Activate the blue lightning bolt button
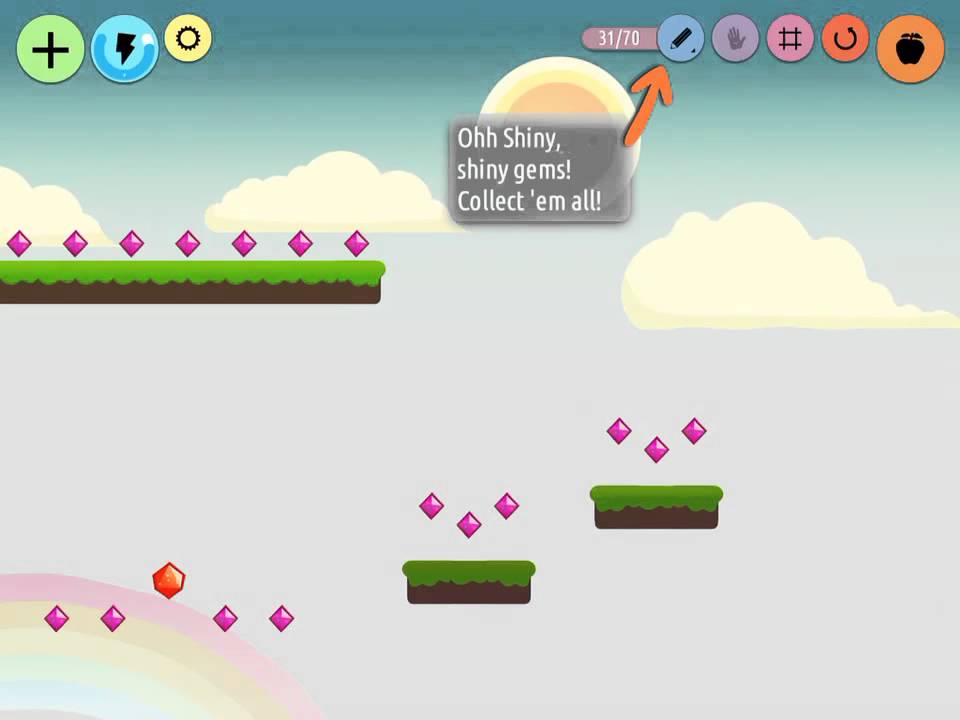 (x=124, y=49)
